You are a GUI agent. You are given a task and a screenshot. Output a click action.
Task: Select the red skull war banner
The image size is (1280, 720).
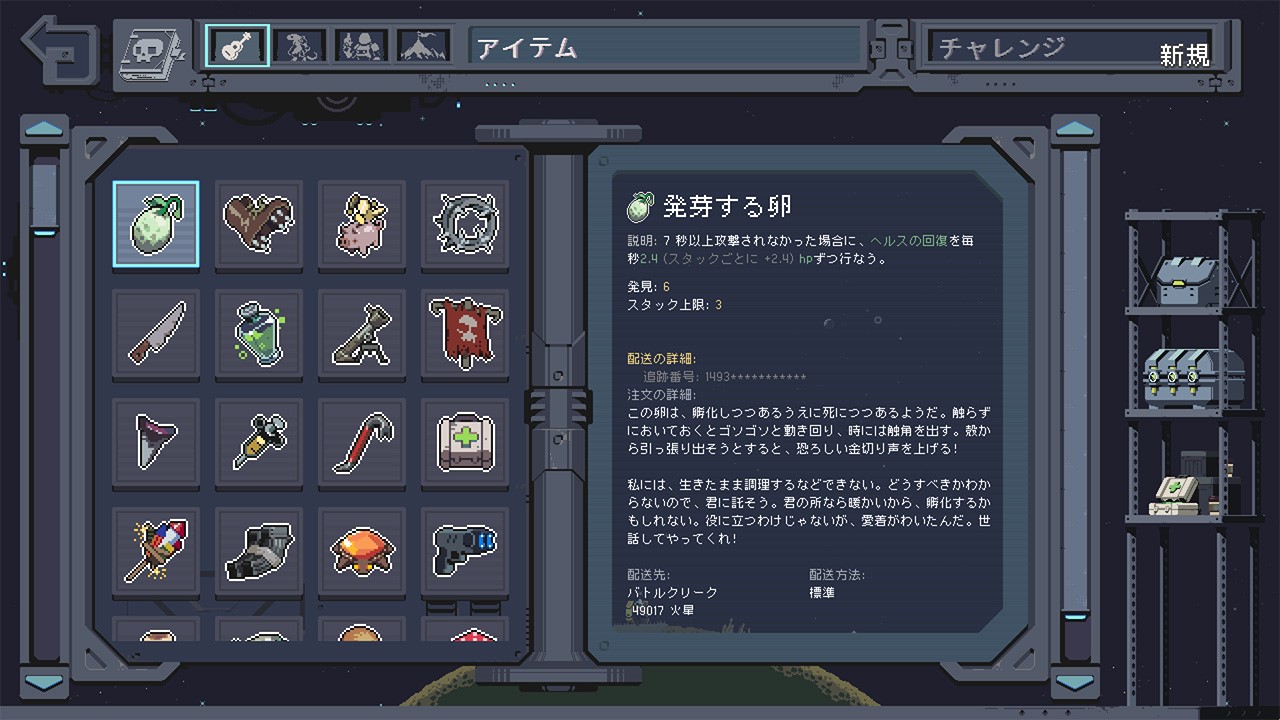click(464, 333)
